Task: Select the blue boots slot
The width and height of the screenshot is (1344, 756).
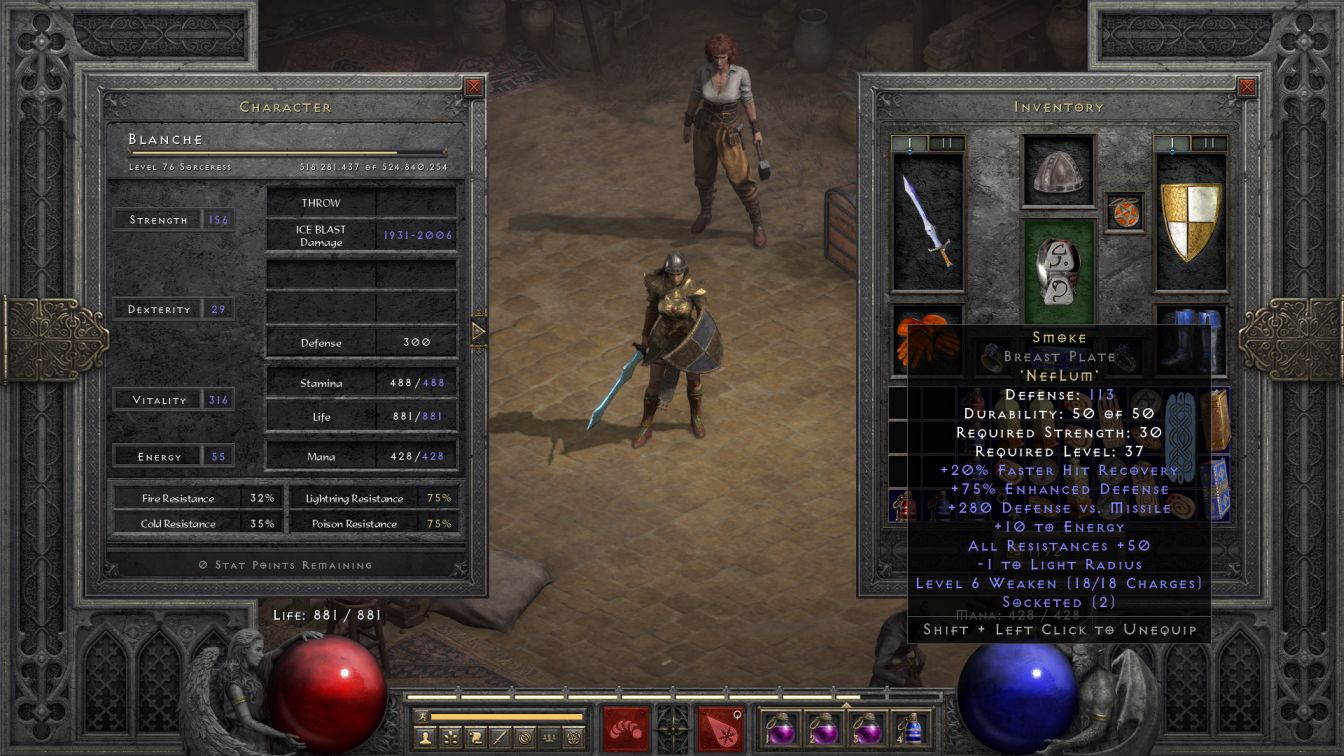Action: (x=1191, y=340)
